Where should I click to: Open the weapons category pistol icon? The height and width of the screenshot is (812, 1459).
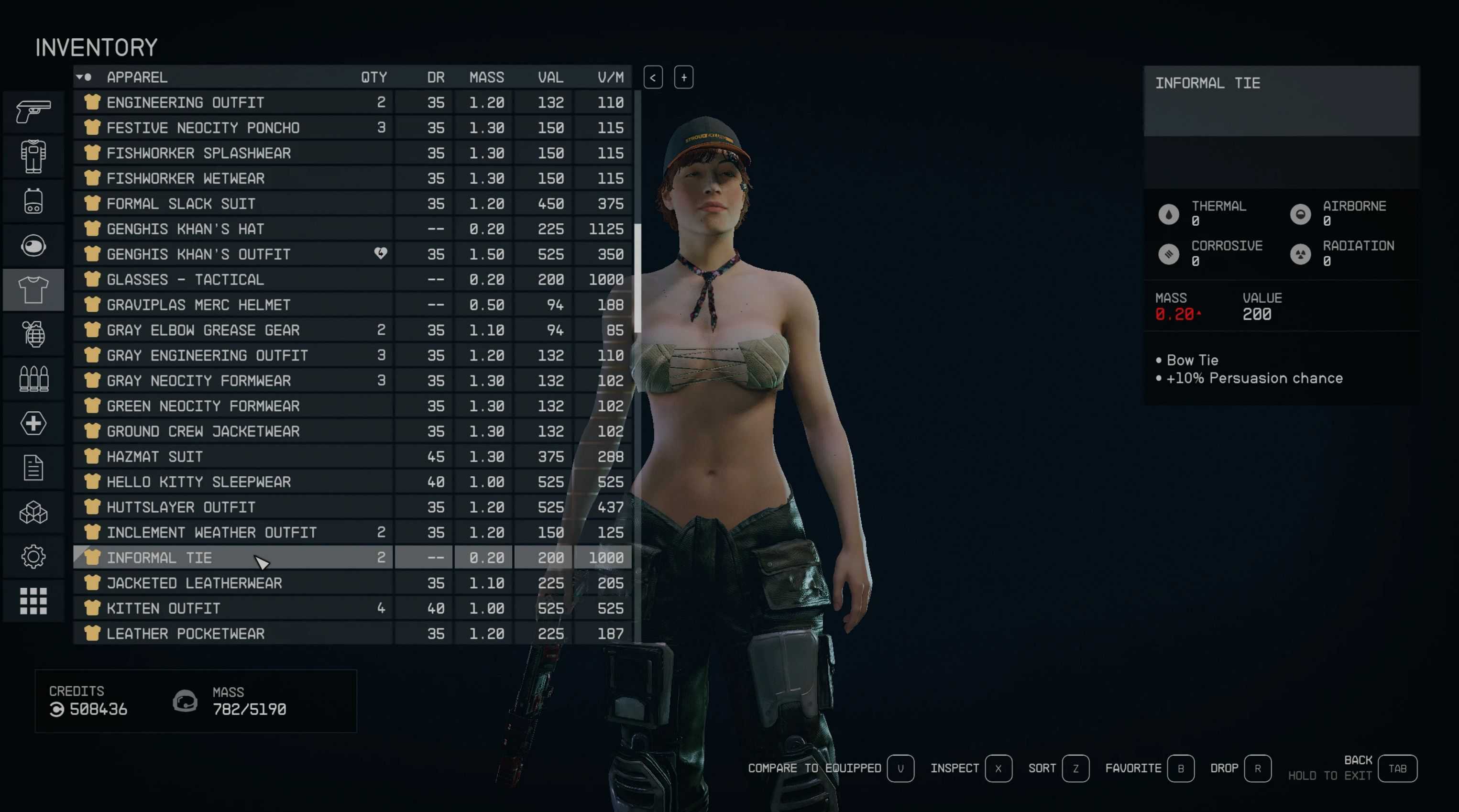(x=33, y=111)
